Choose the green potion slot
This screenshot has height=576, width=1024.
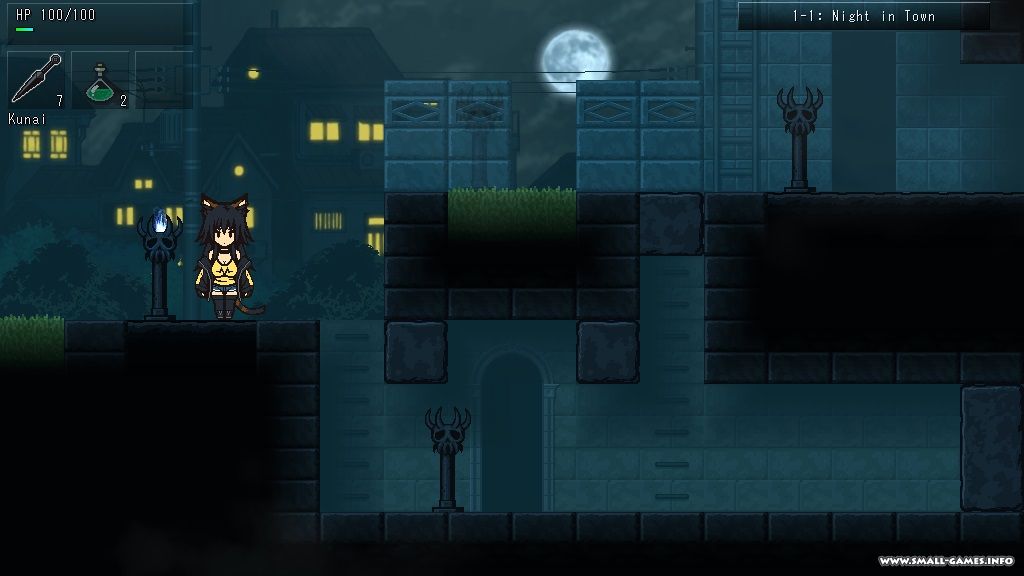pos(101,80)
